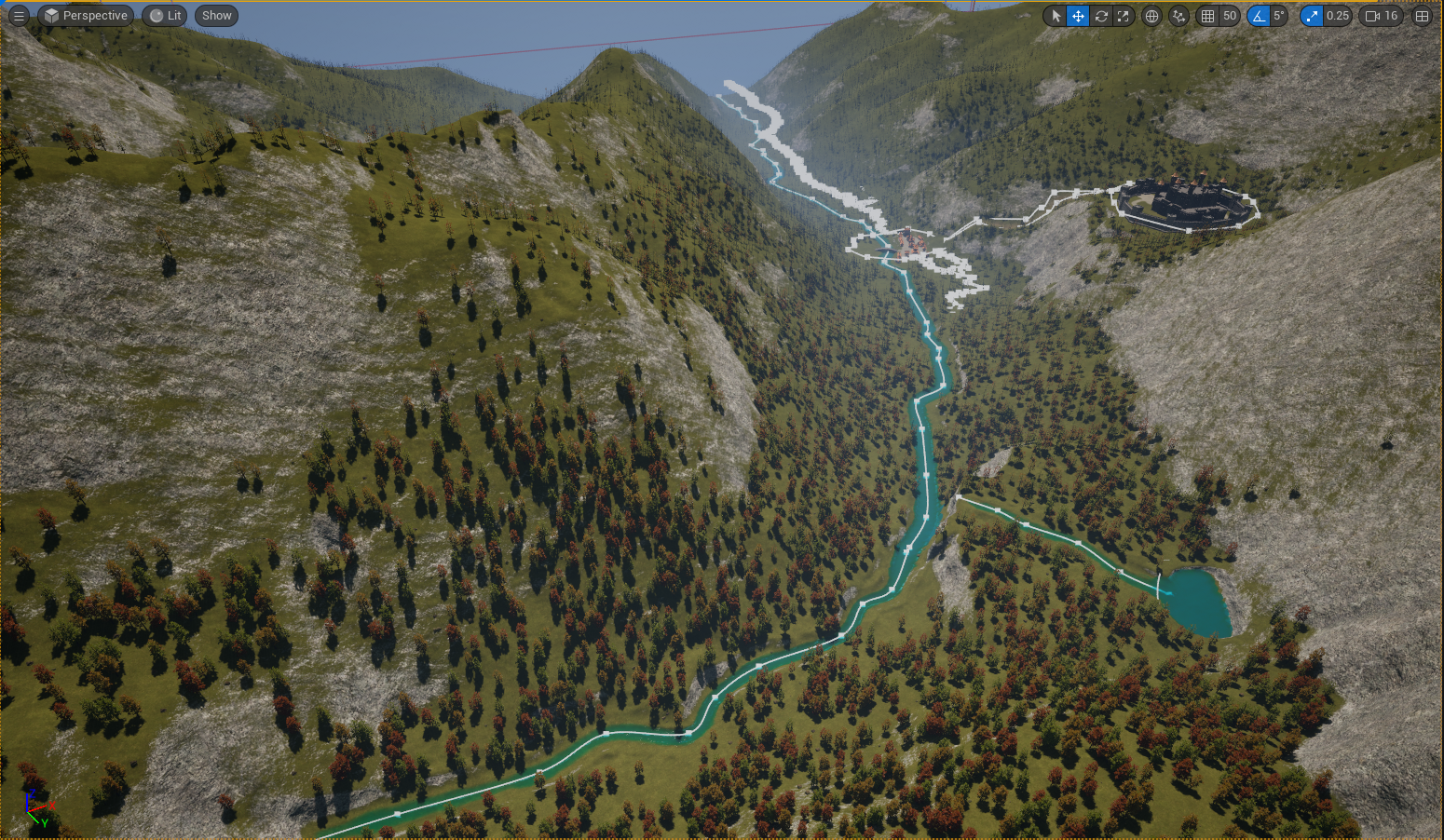Open the Show flags menu
The width and height of the screenshot is (1444, 840).
(x=216, y=16)
